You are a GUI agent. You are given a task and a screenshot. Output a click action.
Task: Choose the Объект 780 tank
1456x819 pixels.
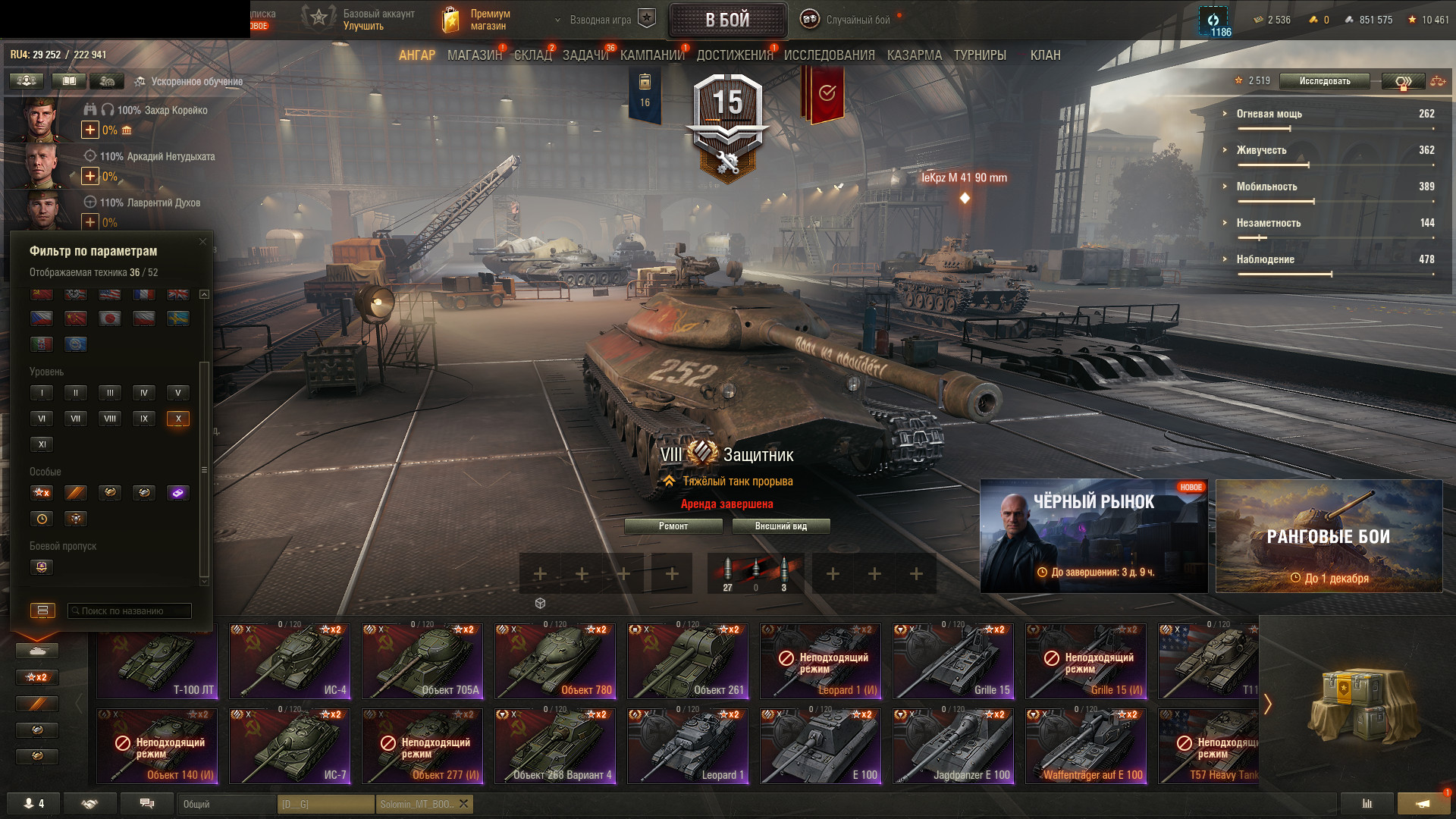(x=555, y=661)
